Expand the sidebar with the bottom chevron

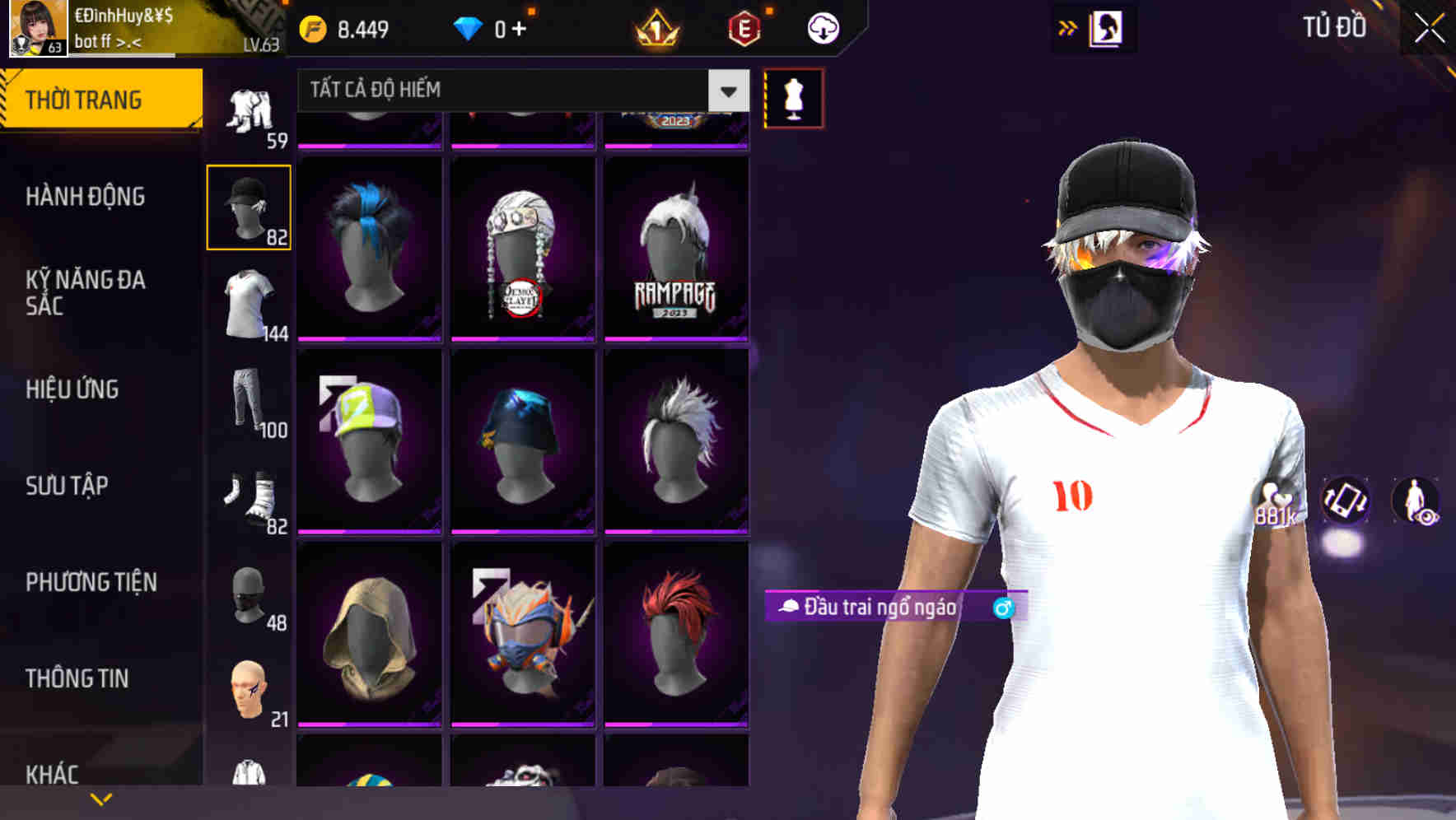click(x=99, y=797)
